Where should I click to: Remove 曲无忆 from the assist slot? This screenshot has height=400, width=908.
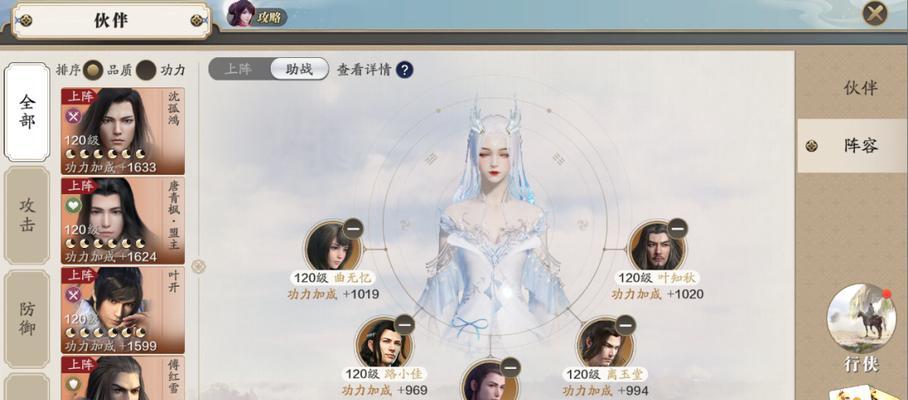[352, 228]
